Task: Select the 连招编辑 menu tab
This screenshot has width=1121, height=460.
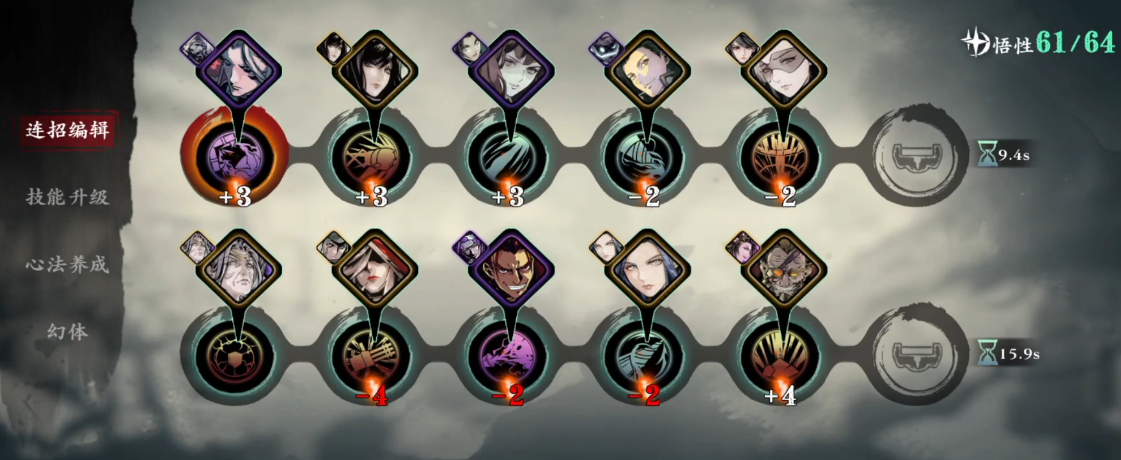Action: coord(67,130)
